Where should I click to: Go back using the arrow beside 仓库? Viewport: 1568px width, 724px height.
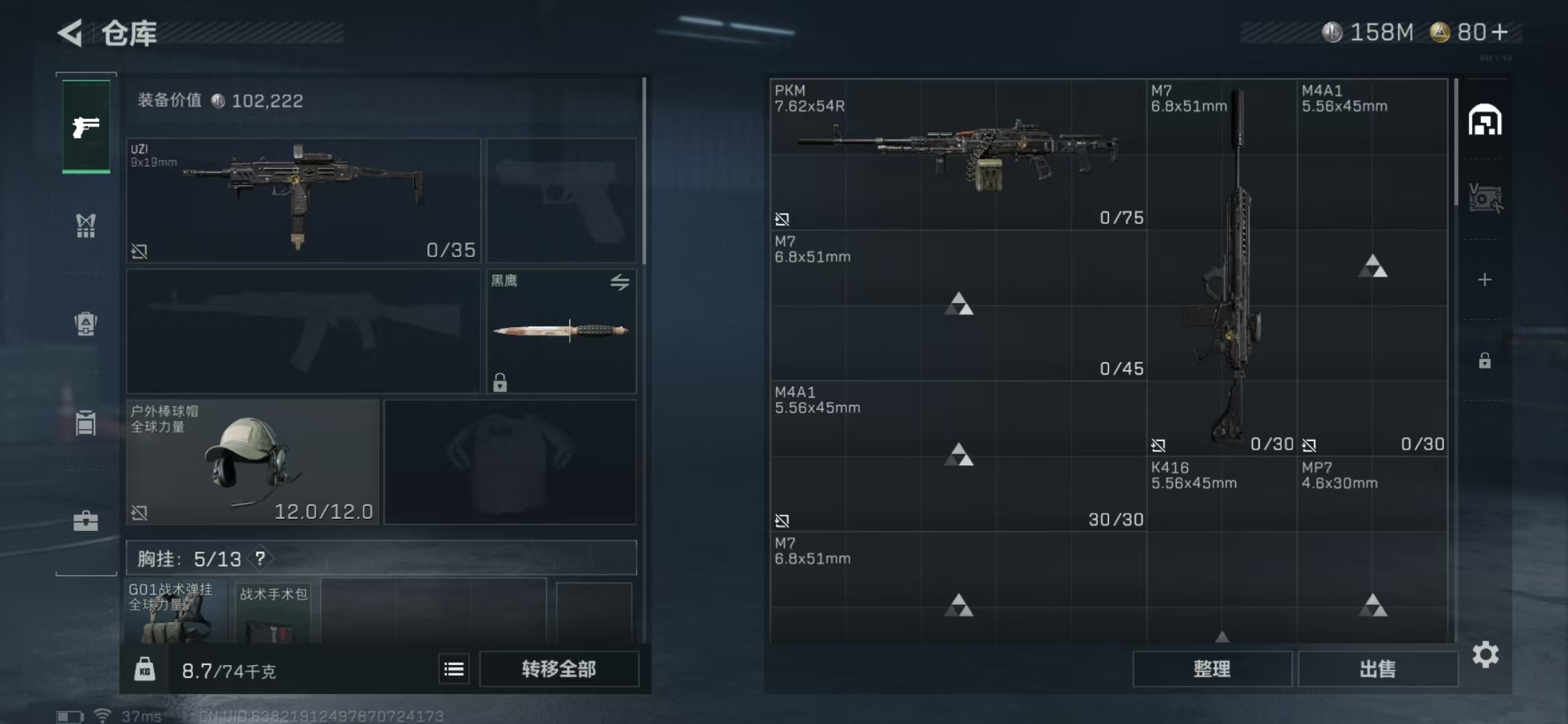click(x=70, y=32)
